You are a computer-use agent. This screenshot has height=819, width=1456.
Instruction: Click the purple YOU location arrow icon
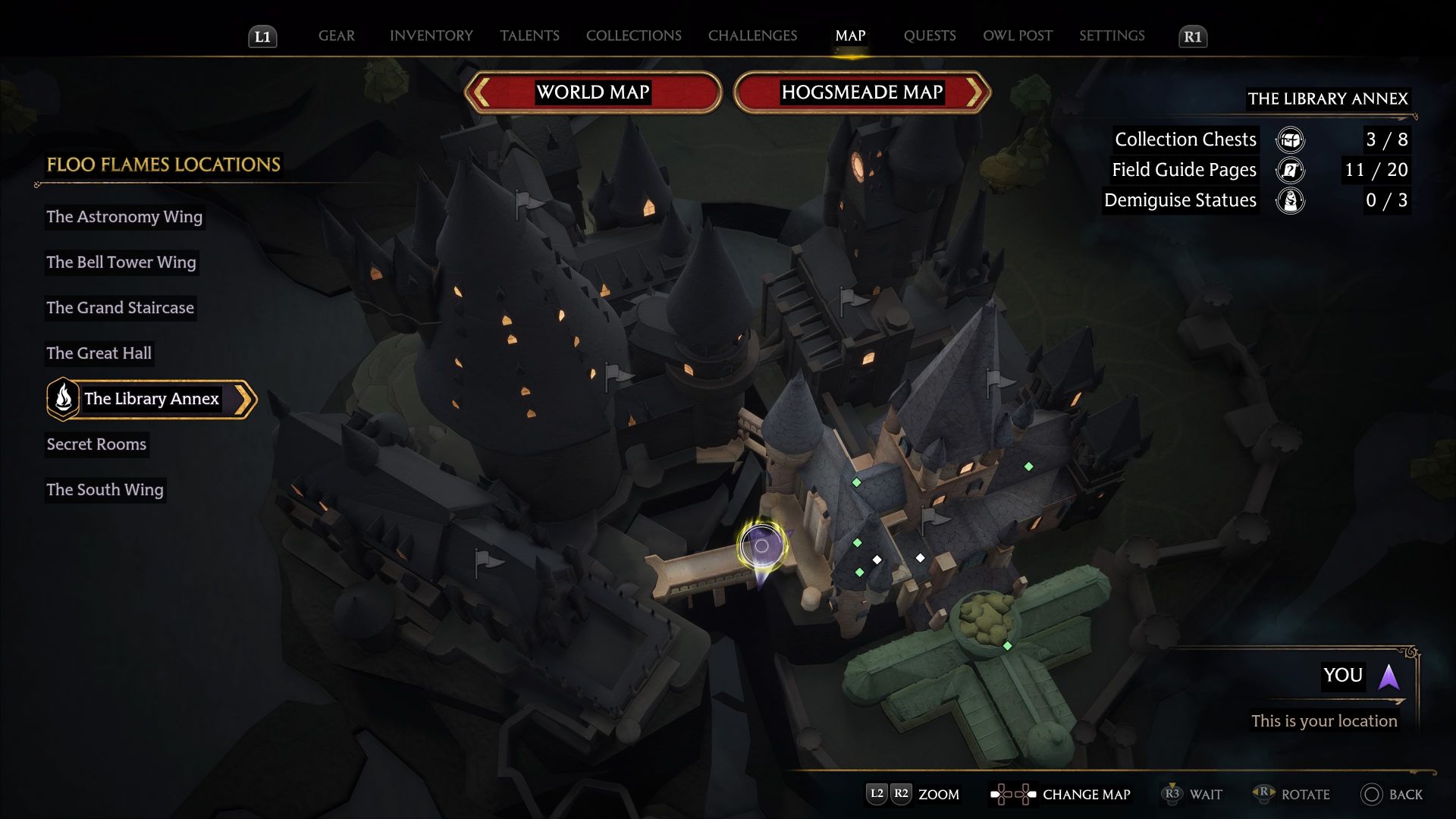(x=1389, y=677)
